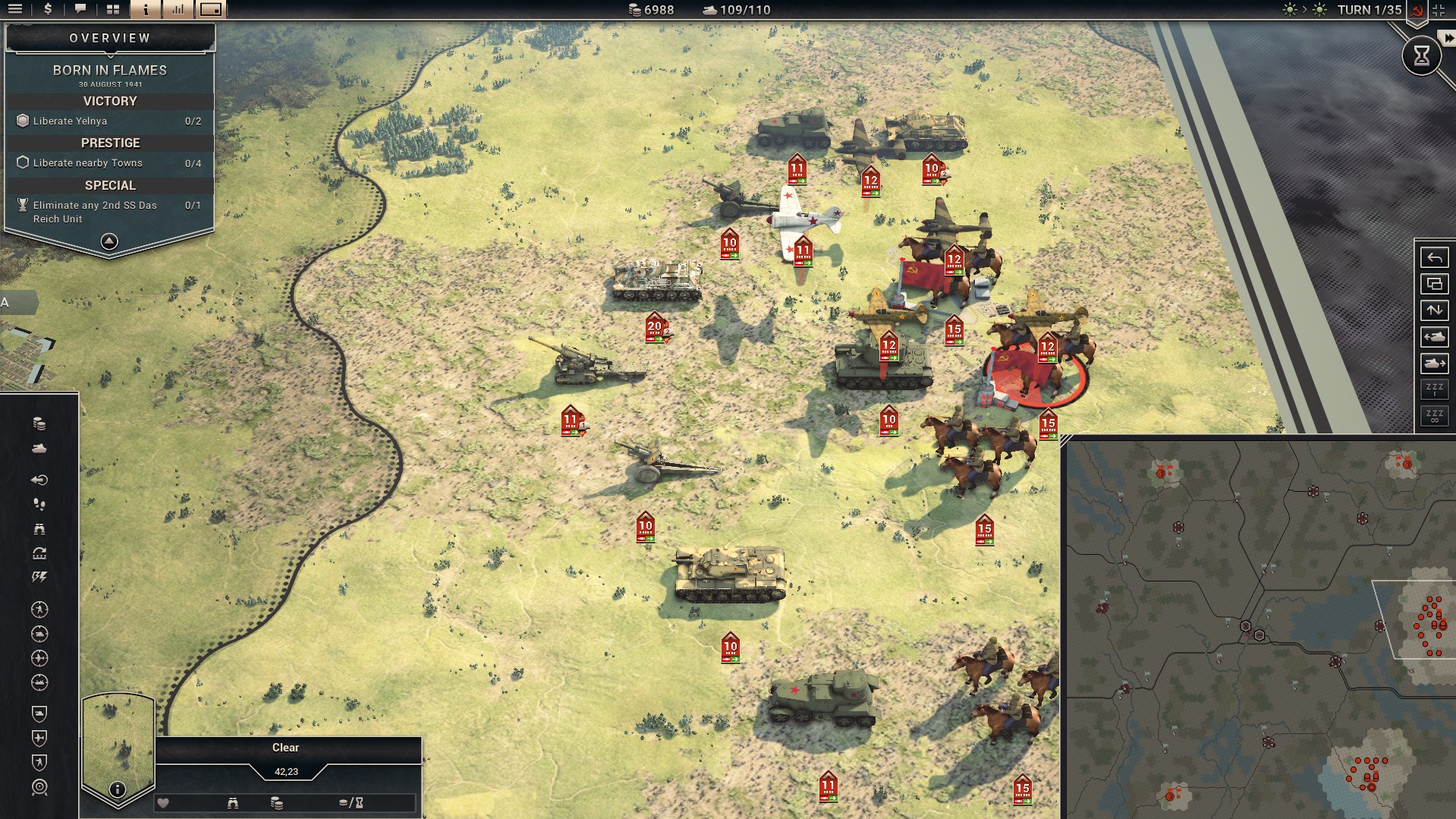Open the main menu hamburger icon
Screen dimensions: 1456x819
pyautogui.click(x=15, y=9)
